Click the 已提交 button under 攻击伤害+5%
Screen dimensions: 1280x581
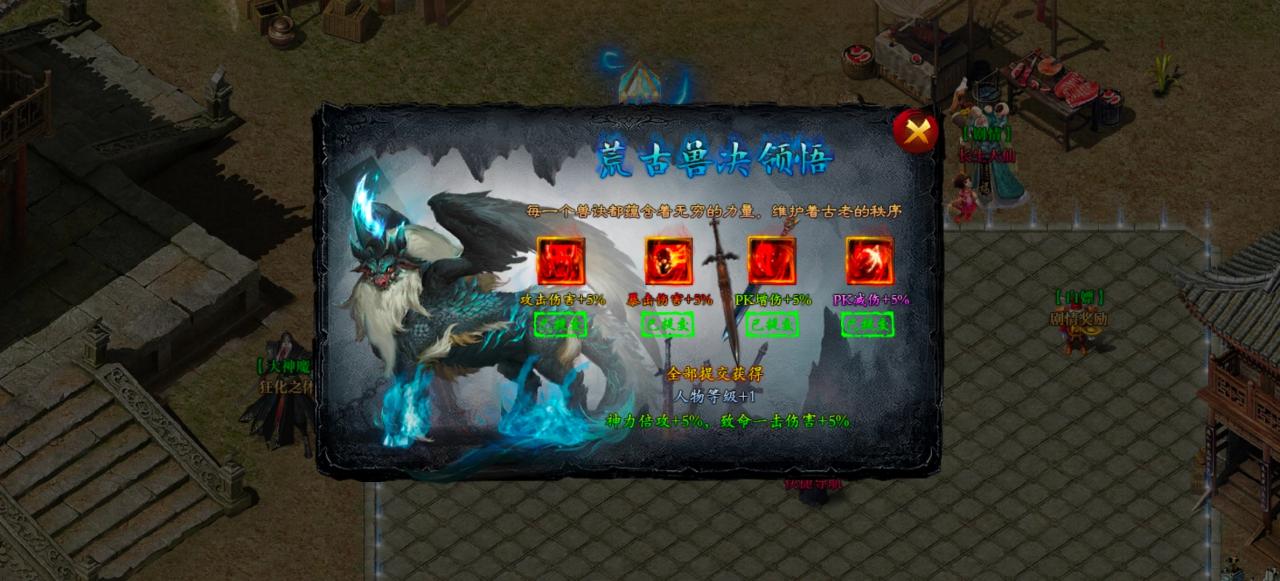click(x=560, y=324)
